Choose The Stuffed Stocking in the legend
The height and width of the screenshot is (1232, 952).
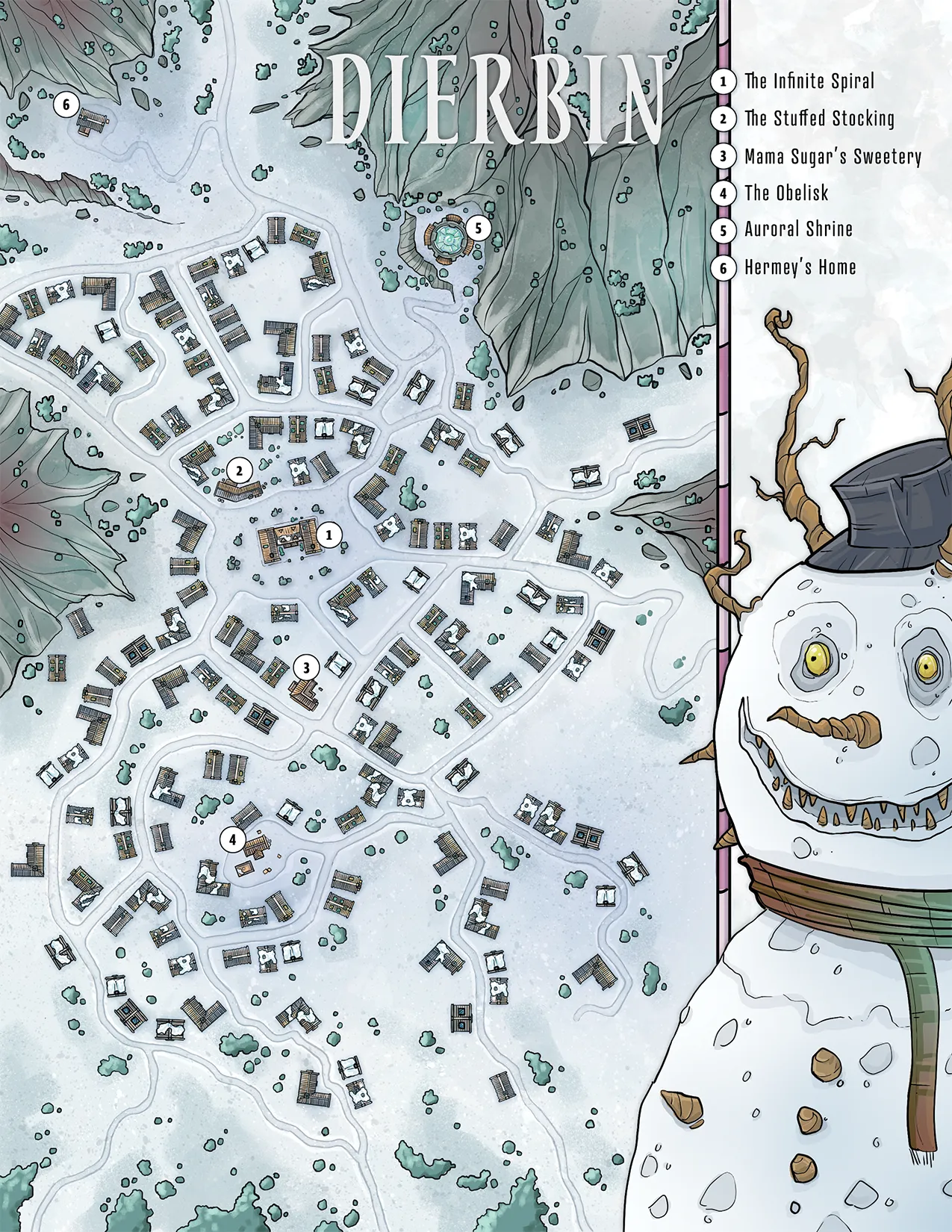[x=819, y=118]
